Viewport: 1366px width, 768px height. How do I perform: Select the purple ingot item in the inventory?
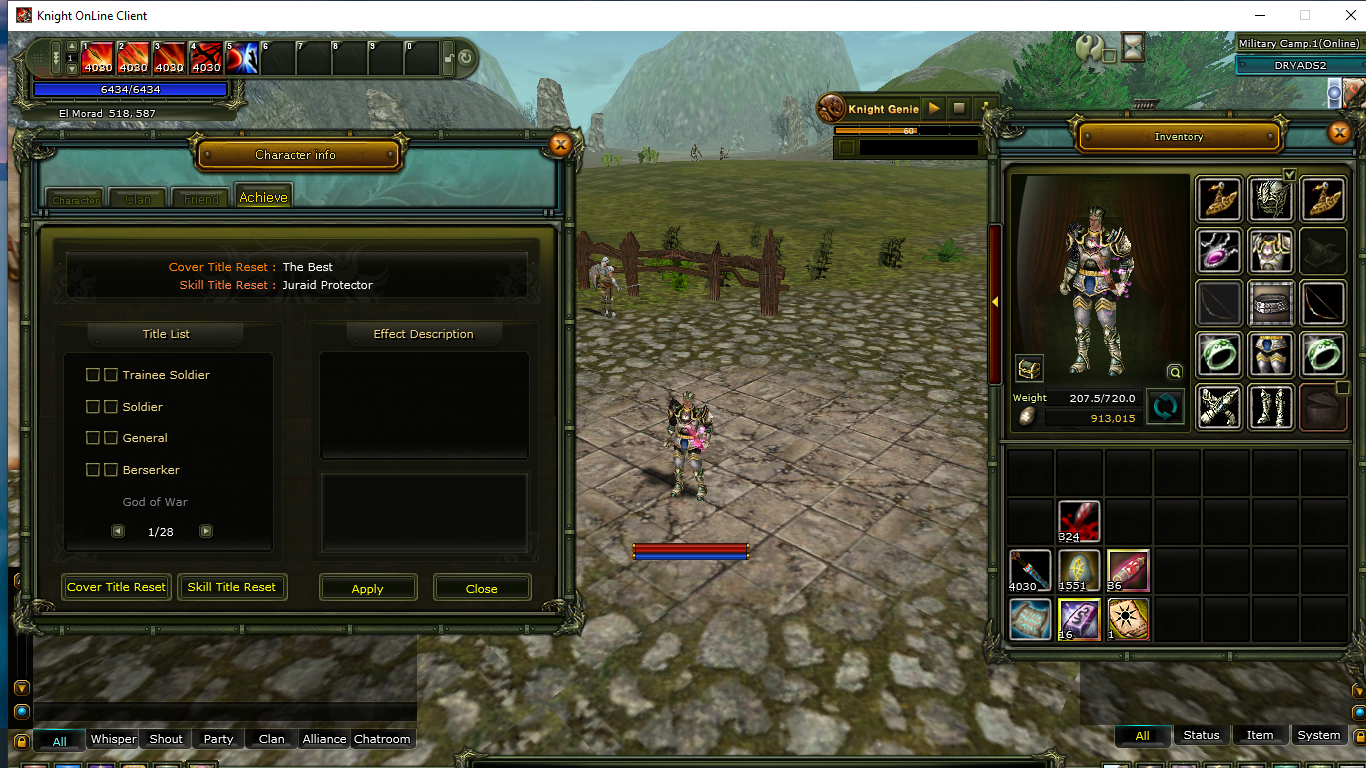[x=1078, y=620]
